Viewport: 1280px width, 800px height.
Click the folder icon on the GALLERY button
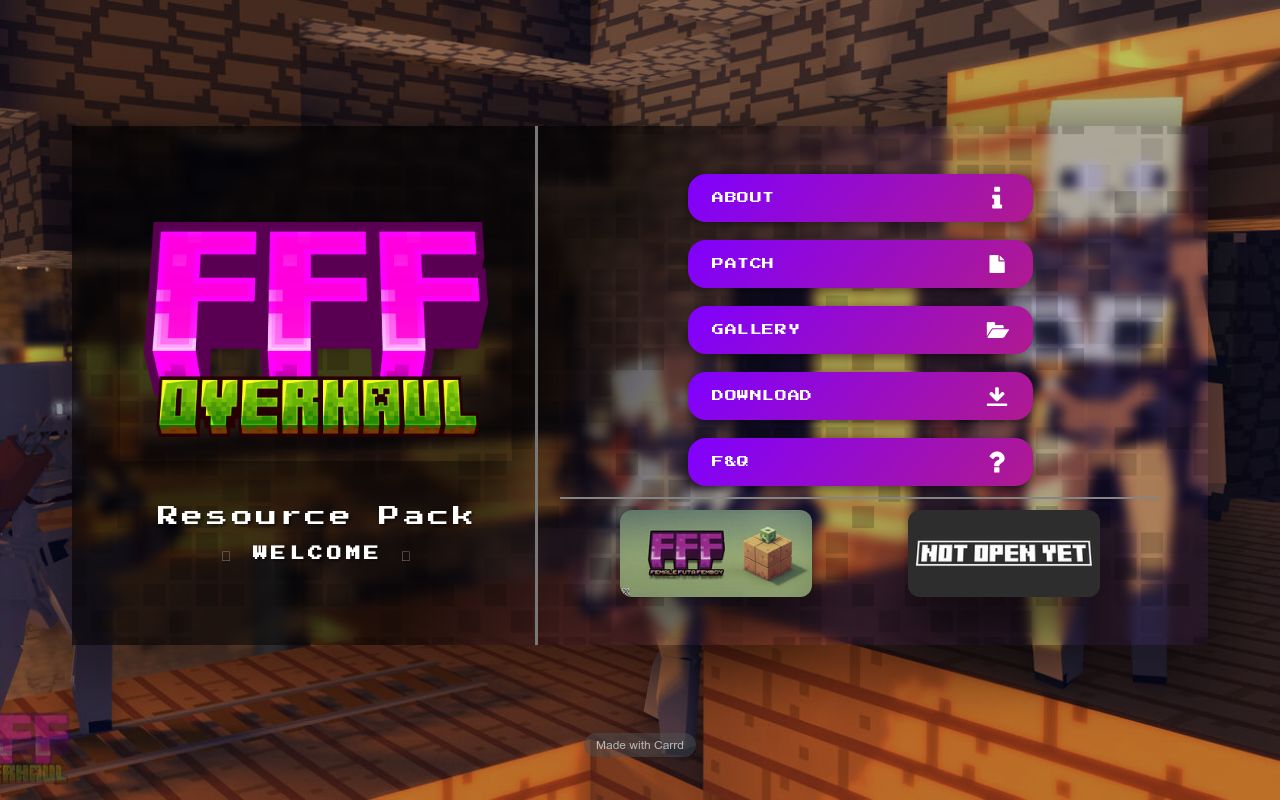997,329
